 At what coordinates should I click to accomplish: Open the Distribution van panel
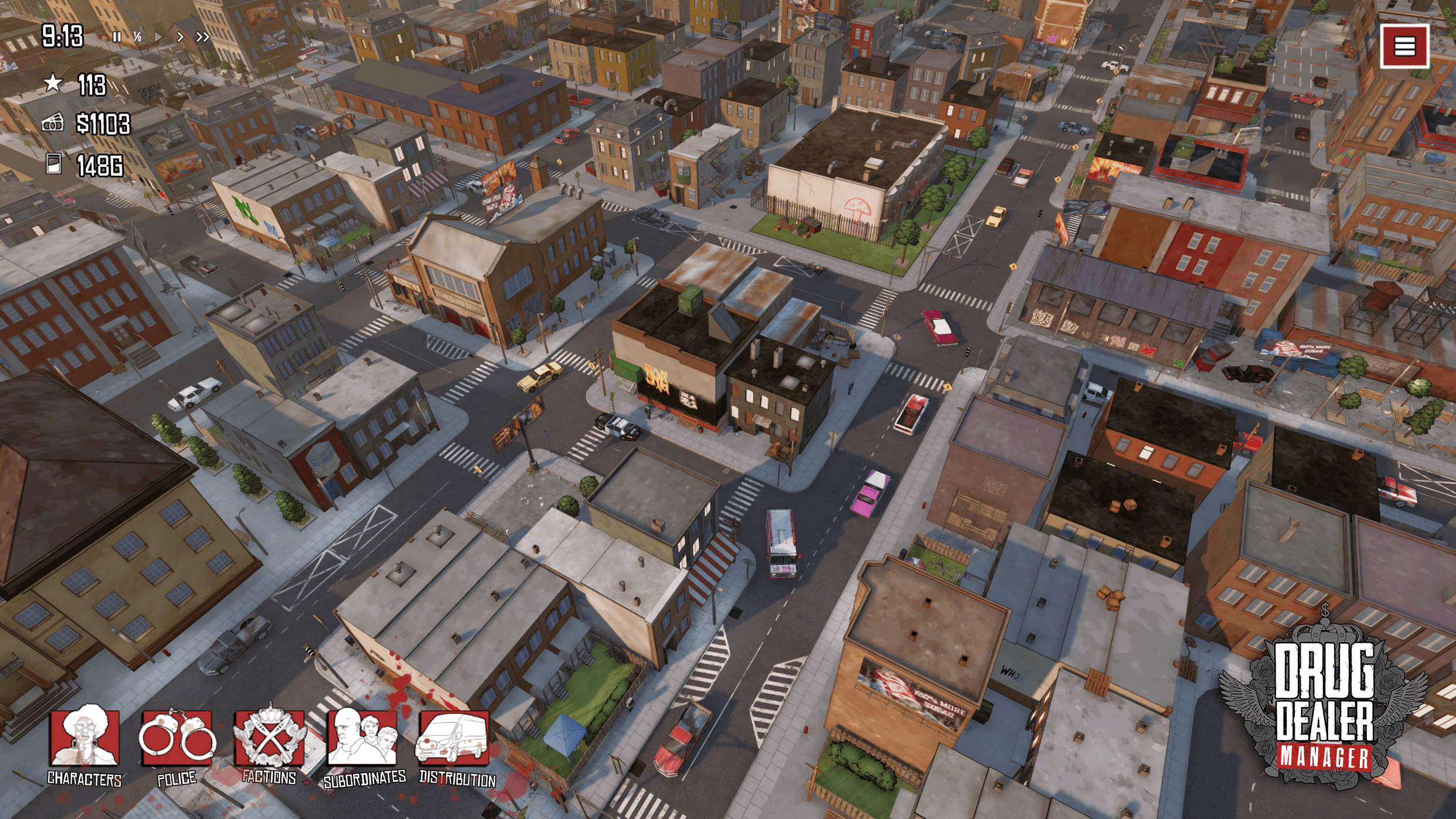click(x=454, y=739)
